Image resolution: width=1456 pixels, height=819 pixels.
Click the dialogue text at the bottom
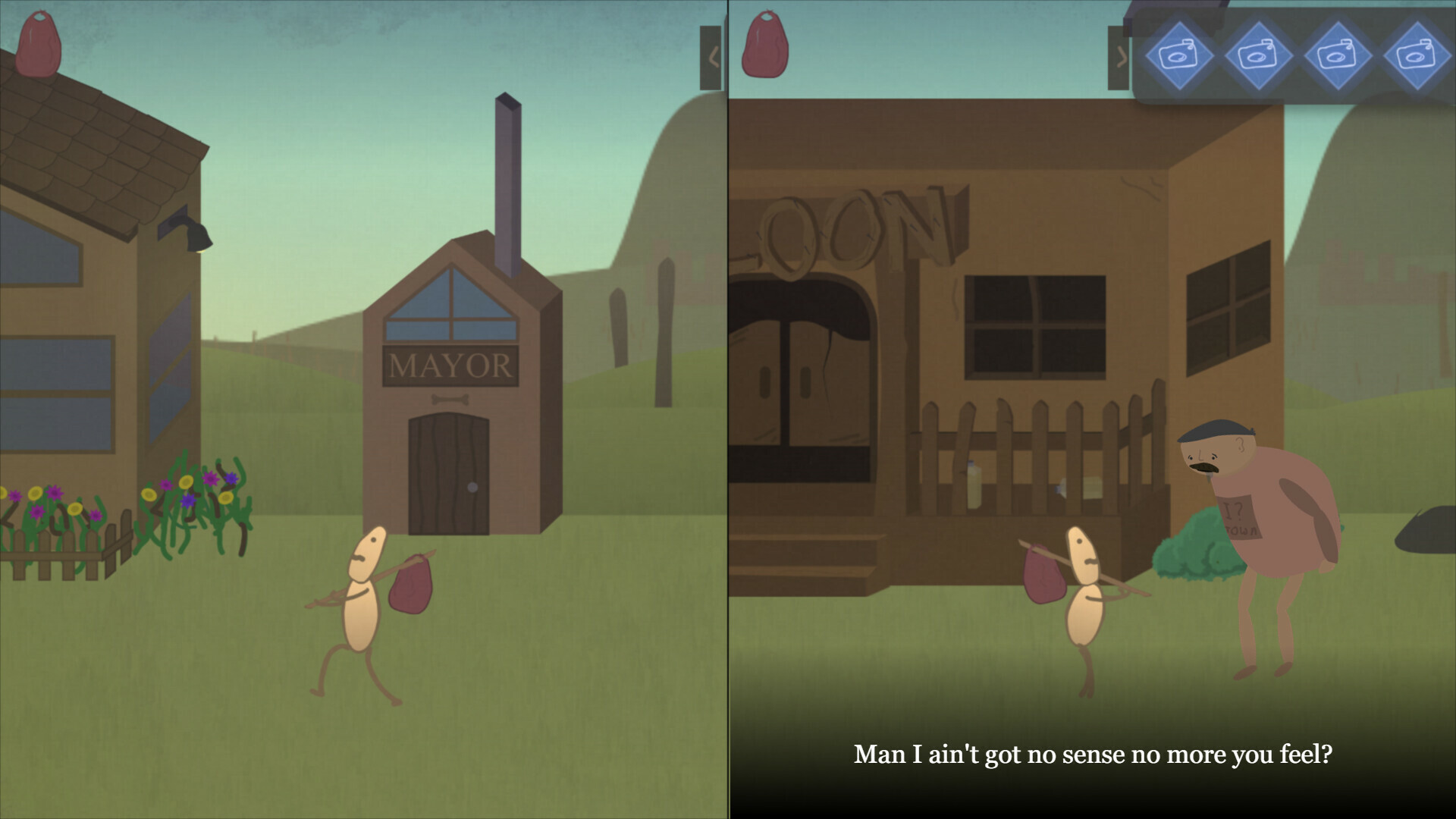click(x=1092, y=754)
